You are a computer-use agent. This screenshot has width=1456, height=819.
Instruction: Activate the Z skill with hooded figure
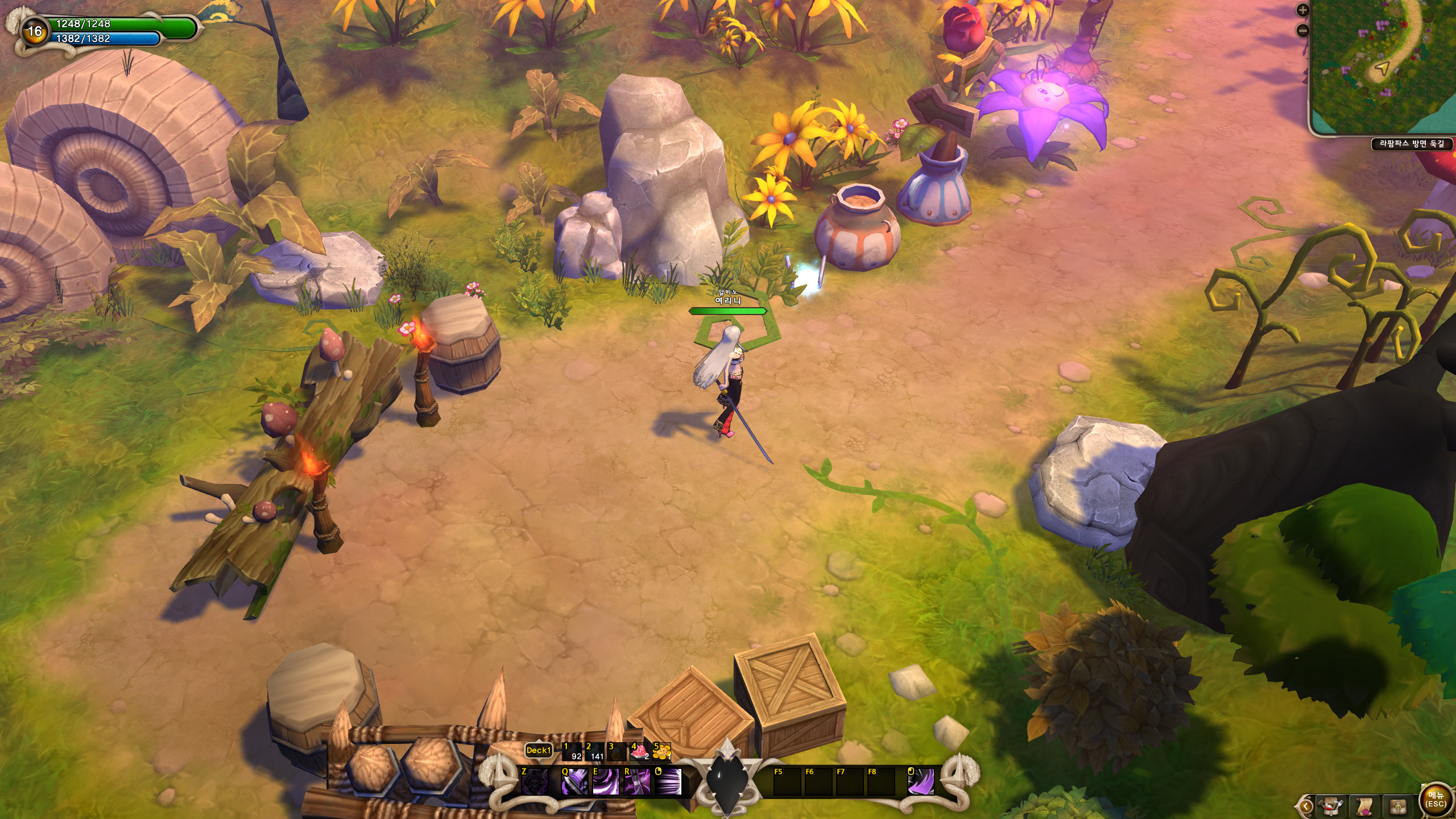point(535,781)
